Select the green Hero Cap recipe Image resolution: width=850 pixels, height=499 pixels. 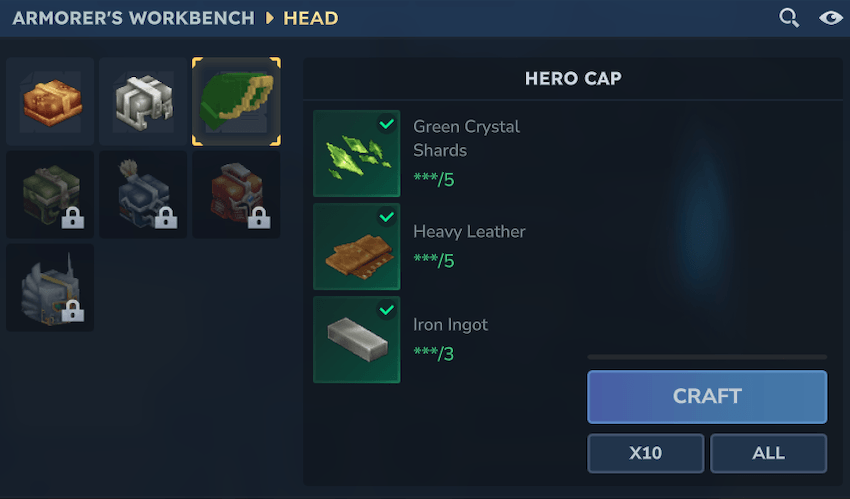(236, 101)
